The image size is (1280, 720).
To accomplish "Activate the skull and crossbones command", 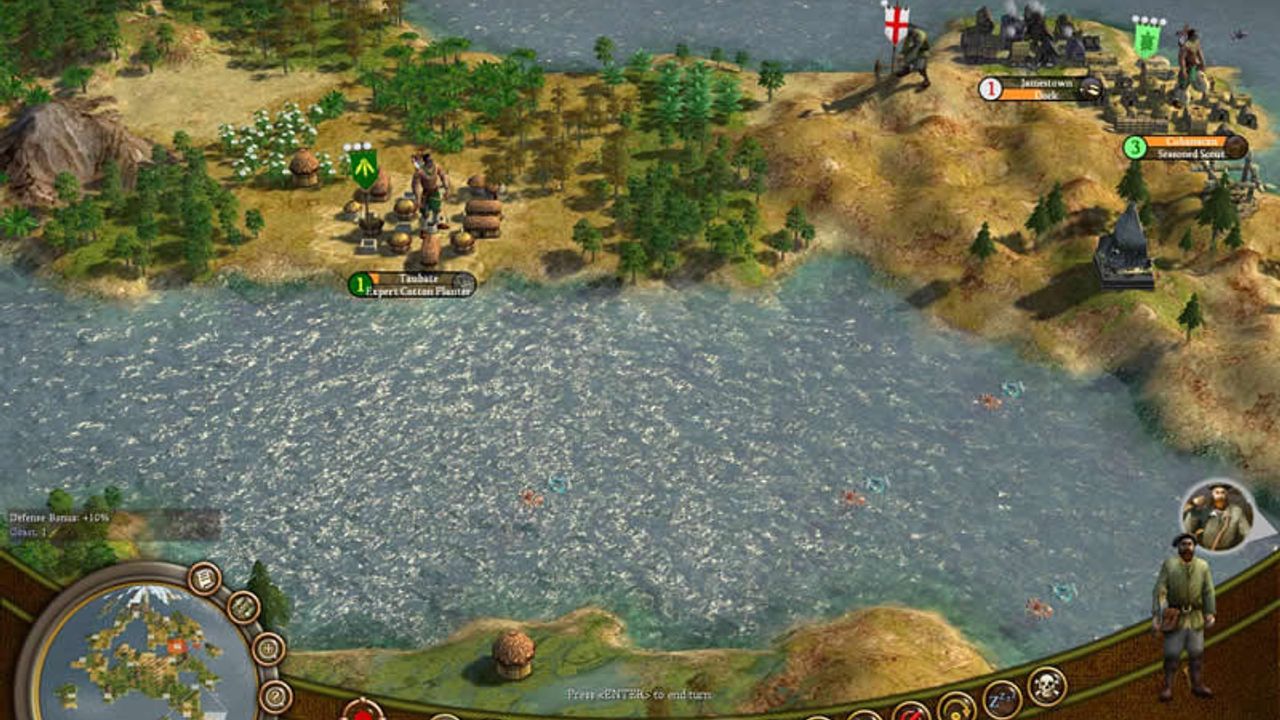I will pos(1046,686).
